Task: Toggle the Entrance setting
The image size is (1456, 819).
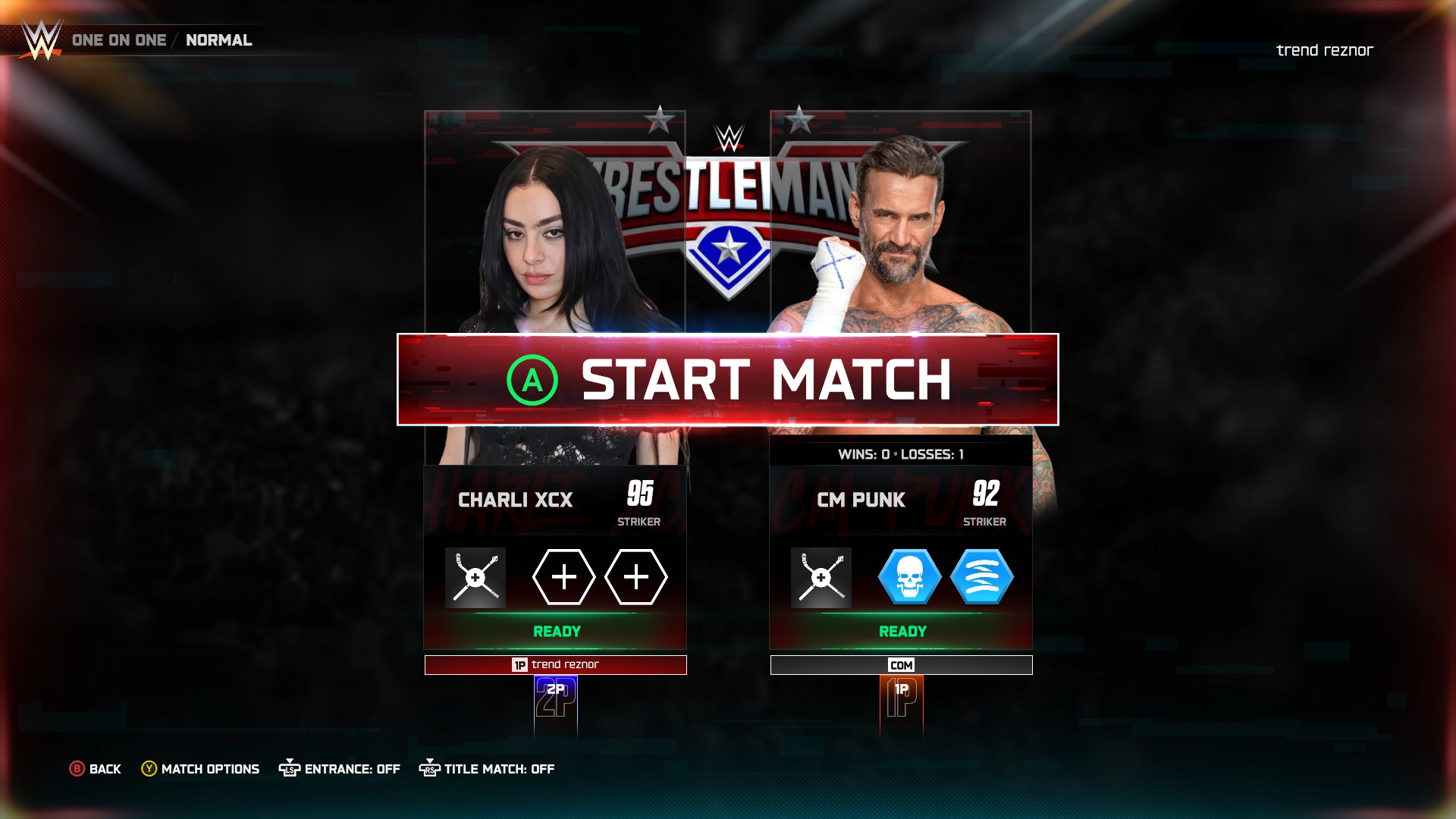Action: [x=340, y=769]
